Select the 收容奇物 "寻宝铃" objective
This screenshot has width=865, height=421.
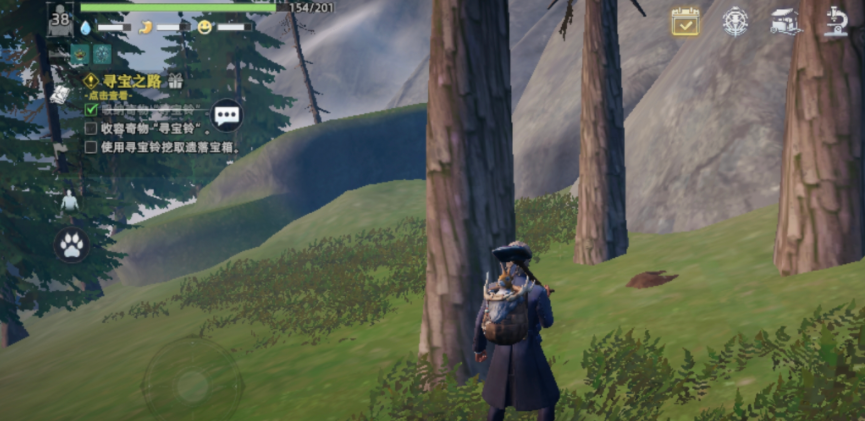pyautogui.click(x=150, y=128)
